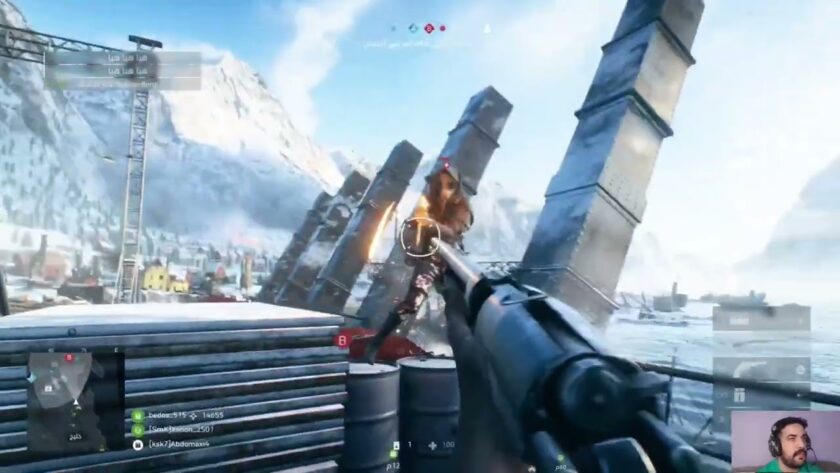
Task: Open the chat message box
Action: click(x=122, y=71)
